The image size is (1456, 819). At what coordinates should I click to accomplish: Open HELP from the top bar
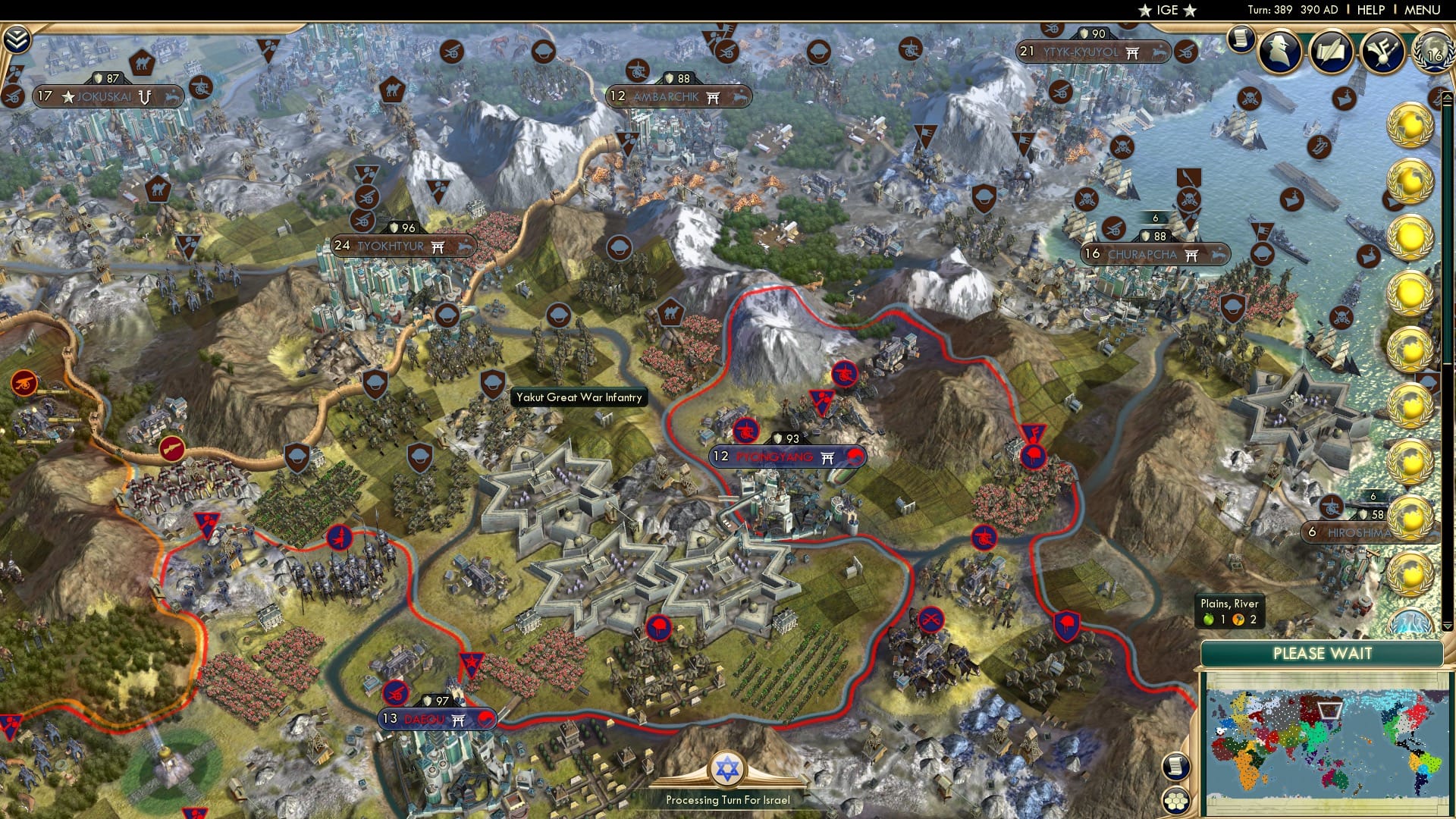coord(1370,9)
